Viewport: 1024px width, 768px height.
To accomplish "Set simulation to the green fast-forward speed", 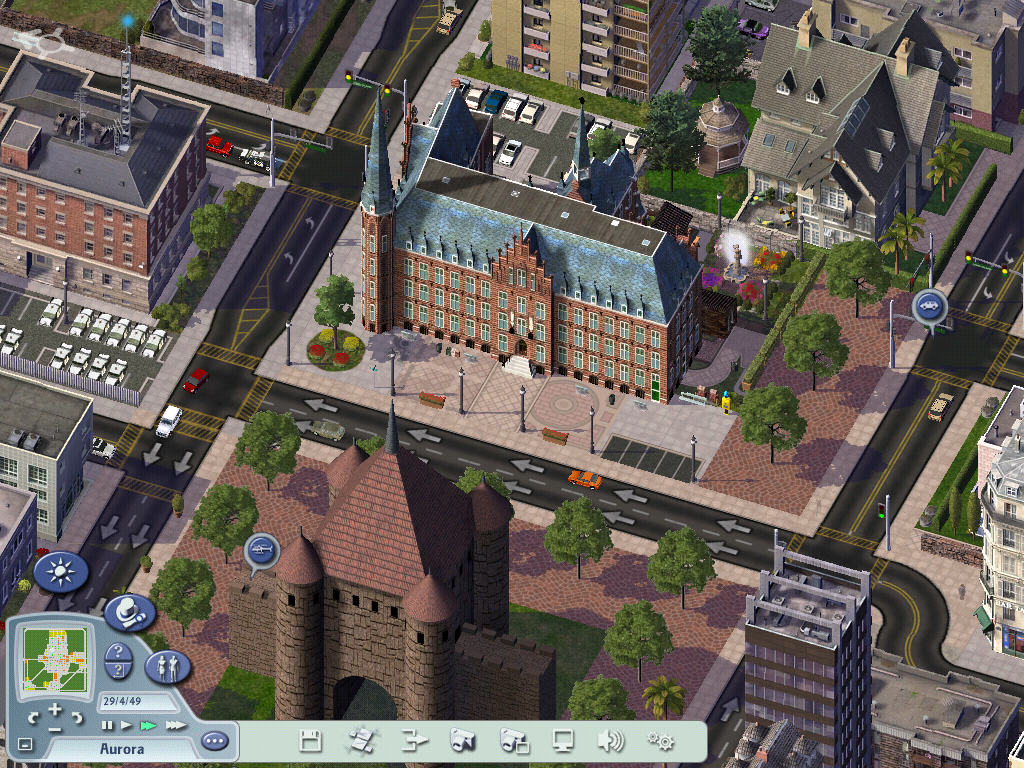I will (148, 724).
